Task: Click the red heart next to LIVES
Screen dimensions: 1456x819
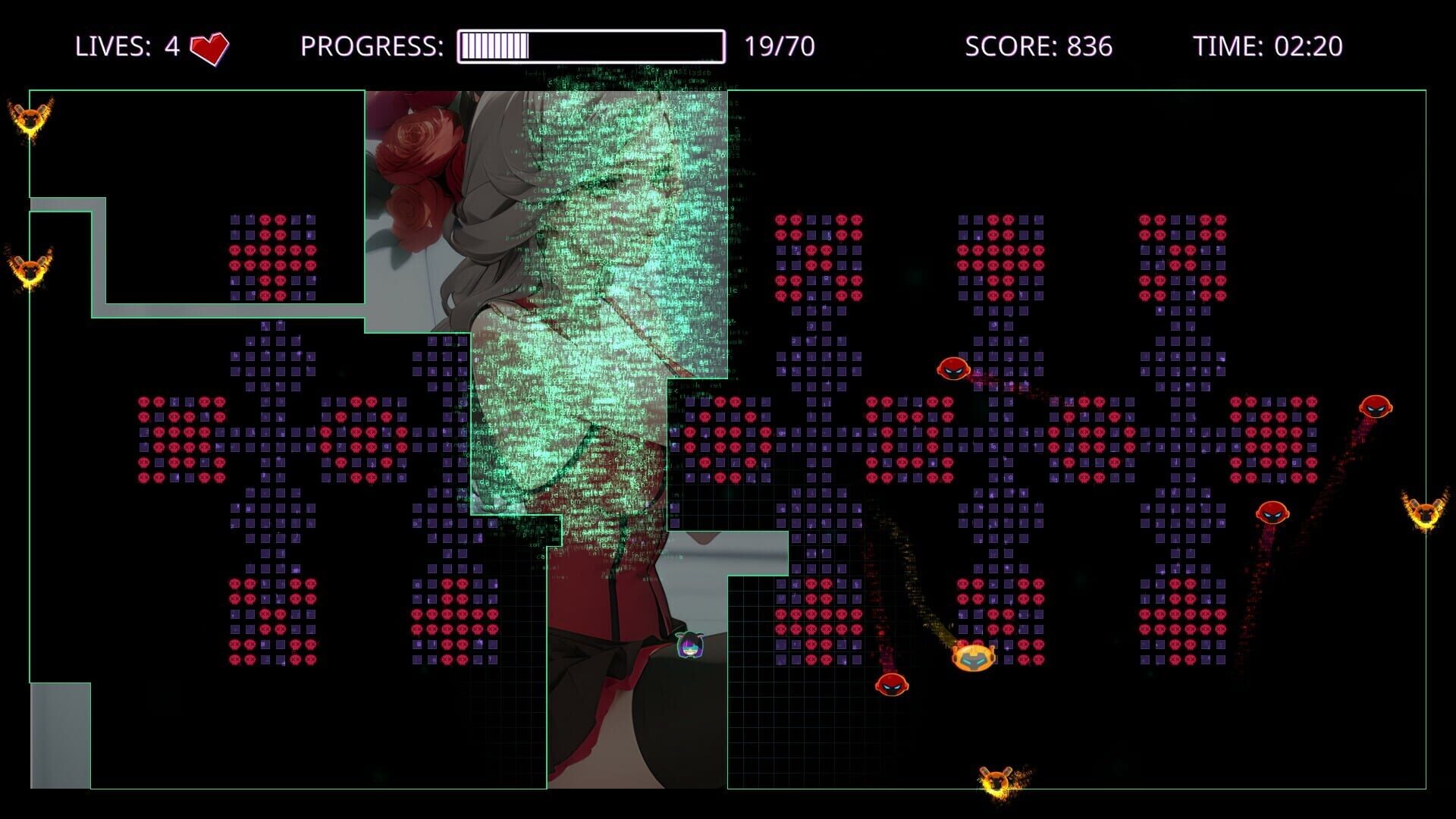Action: [211, 47]
